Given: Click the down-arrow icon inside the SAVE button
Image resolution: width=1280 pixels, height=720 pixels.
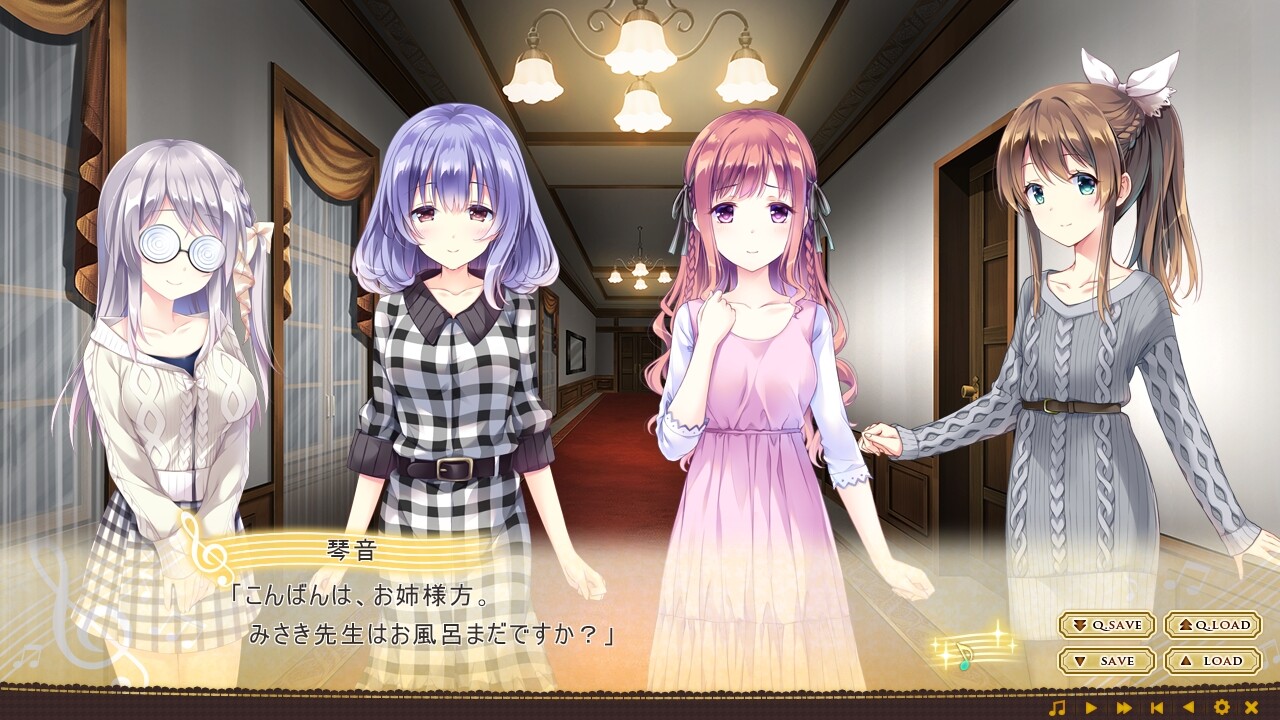Looking at the screenshot, I should click(1079, 660).
